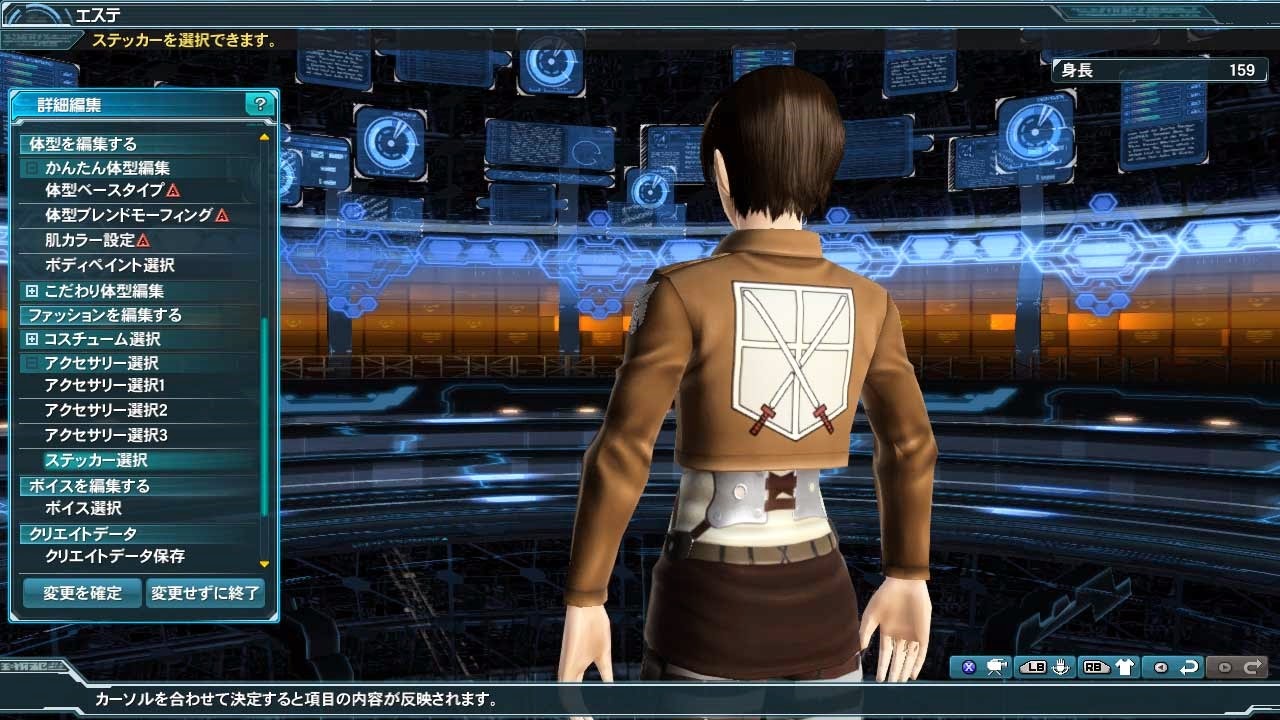1280x720 pixels.
Task: Click the camera icon in the bottom toolbar
Action: point(994,665)
